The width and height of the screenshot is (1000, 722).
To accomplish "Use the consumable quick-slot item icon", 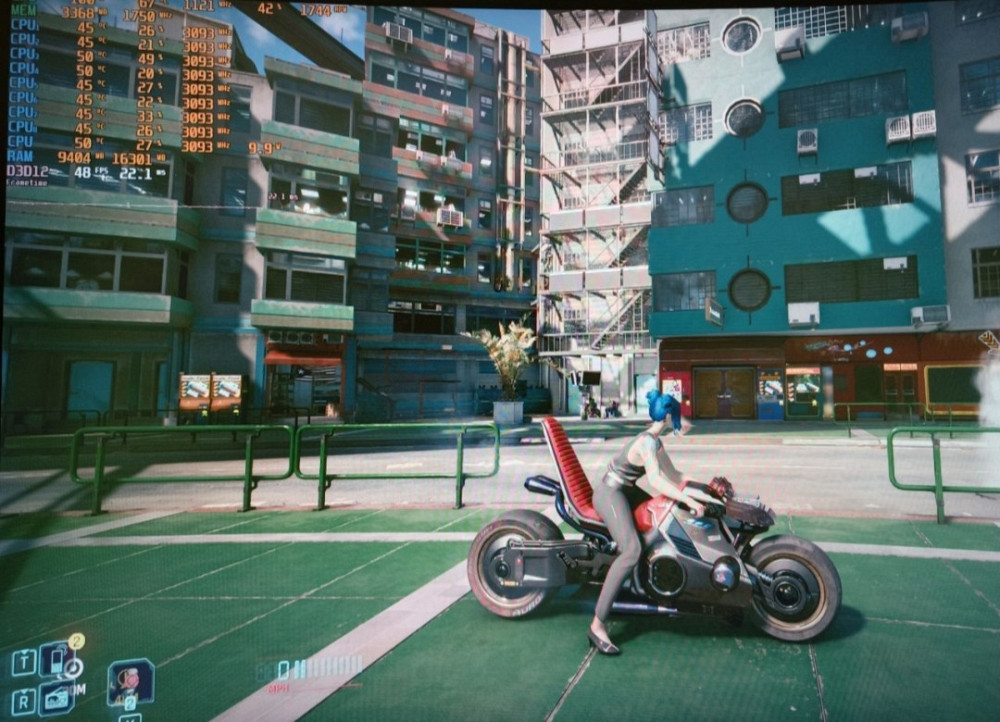I will pyautogui.click(x=129, y=681).
